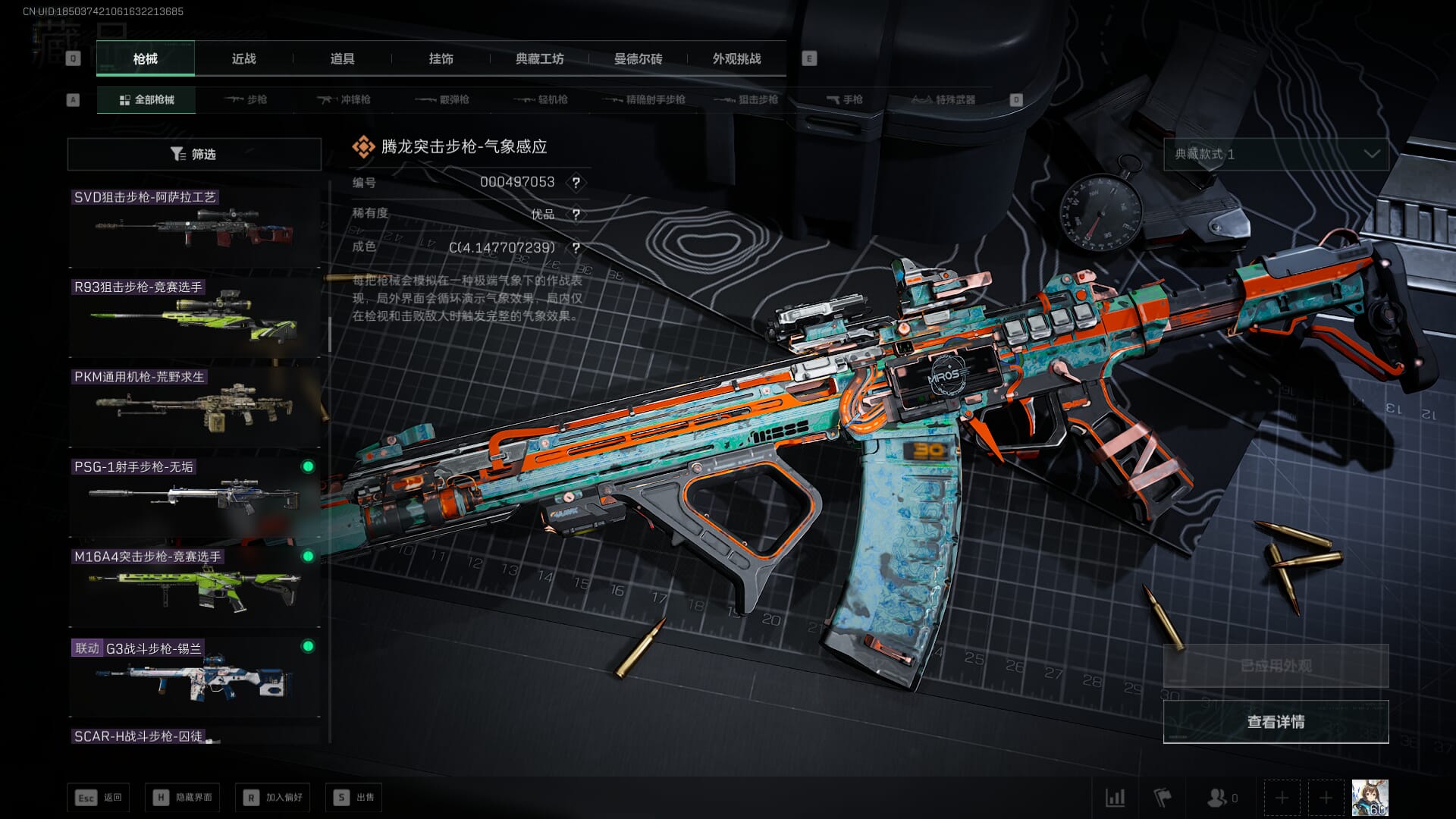The height and width of the screenshot is (819, 1456).
Task: Show the 外观挑战 challenges tab
Action: point(736,59)
